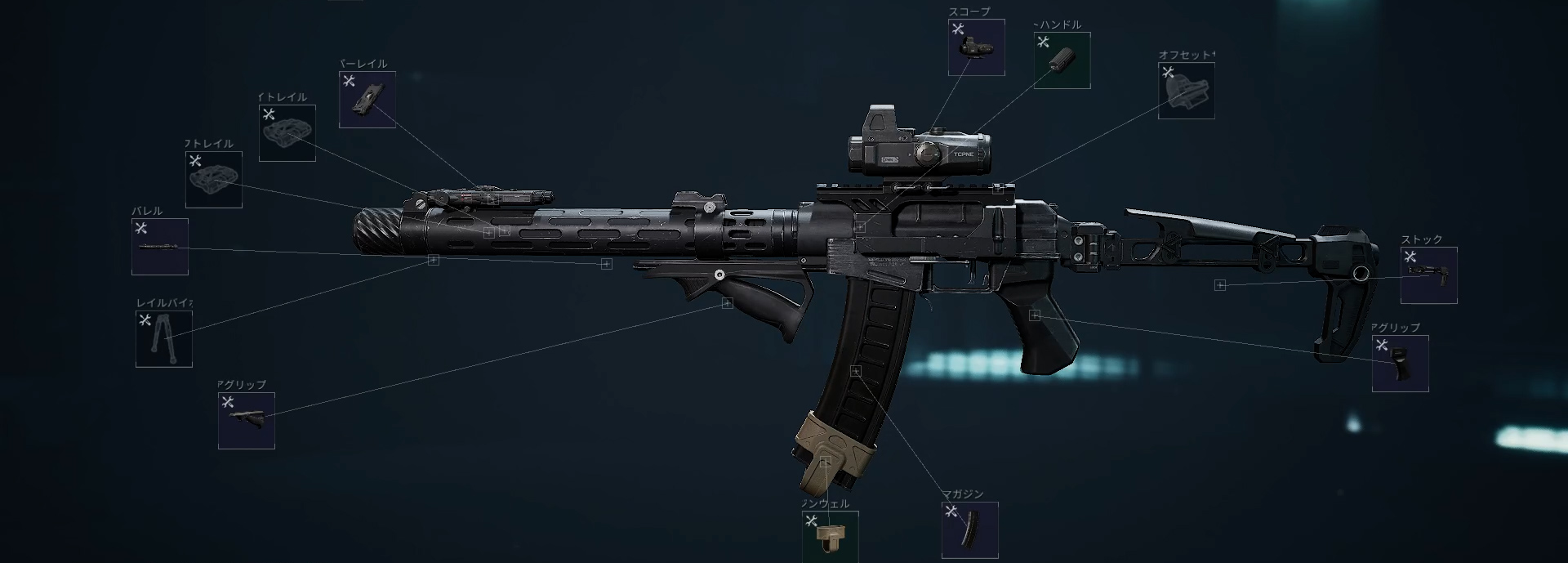
Task: Open the charging handle (ハンドル) slot
Action: pos(1062,60)
